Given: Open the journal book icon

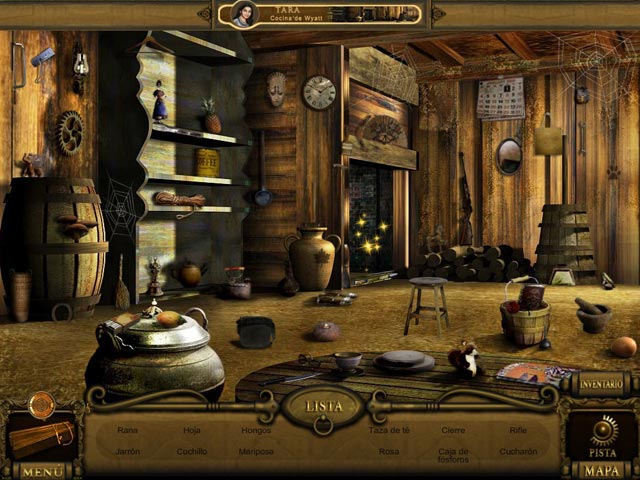Looking at the screenshot, I should [40, 437].
